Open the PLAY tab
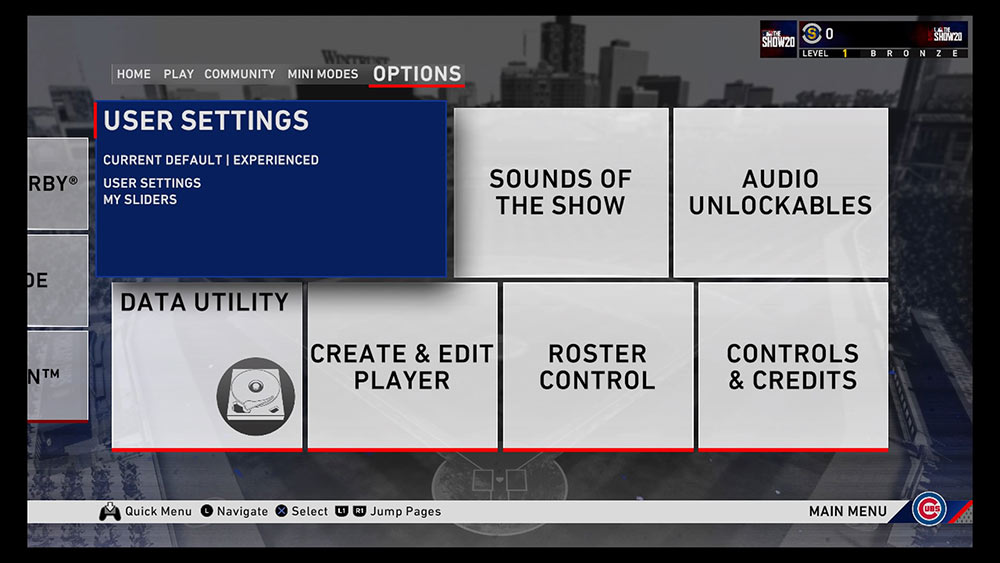The image size is (1000, 563). [x=179, y=74]
